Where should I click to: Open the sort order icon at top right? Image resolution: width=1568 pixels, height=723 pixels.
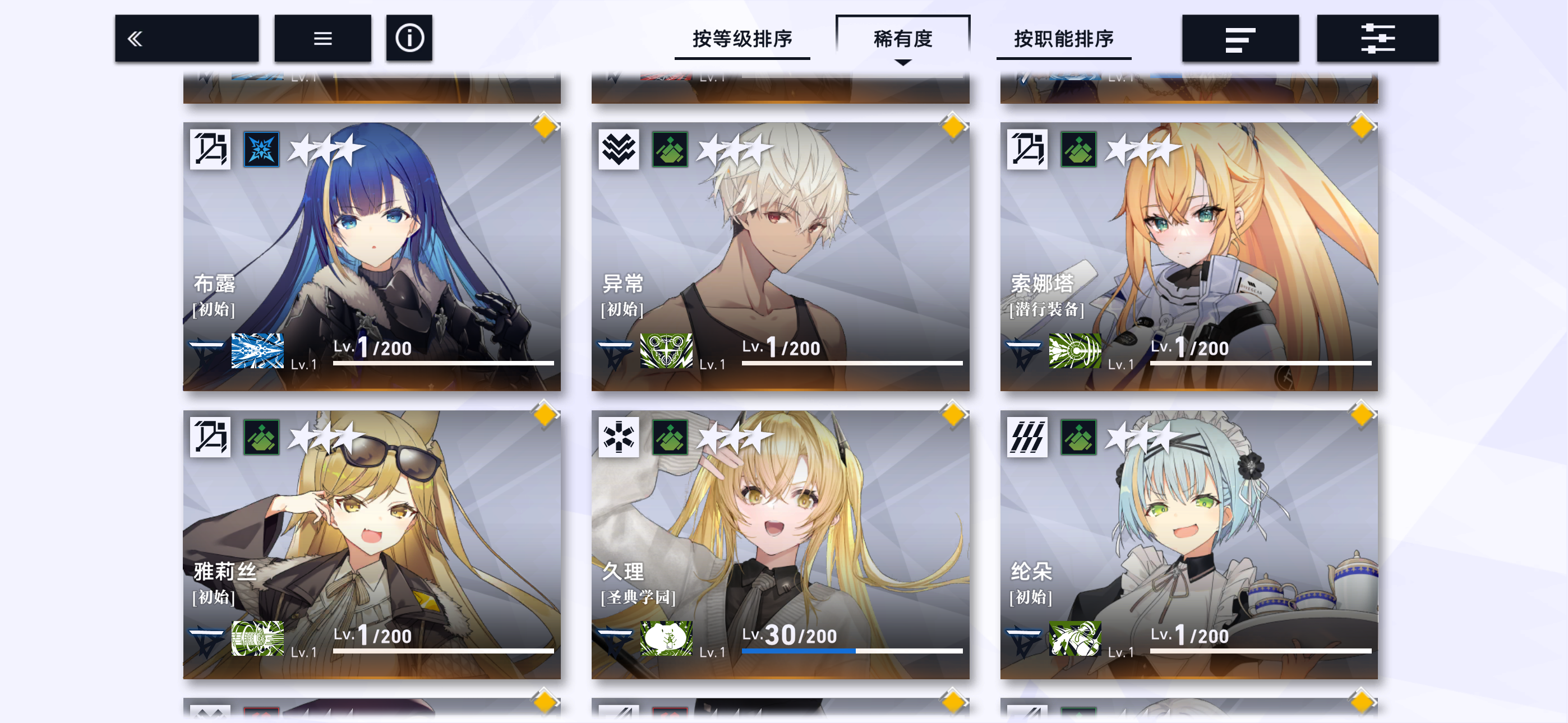coord(1240,38)
